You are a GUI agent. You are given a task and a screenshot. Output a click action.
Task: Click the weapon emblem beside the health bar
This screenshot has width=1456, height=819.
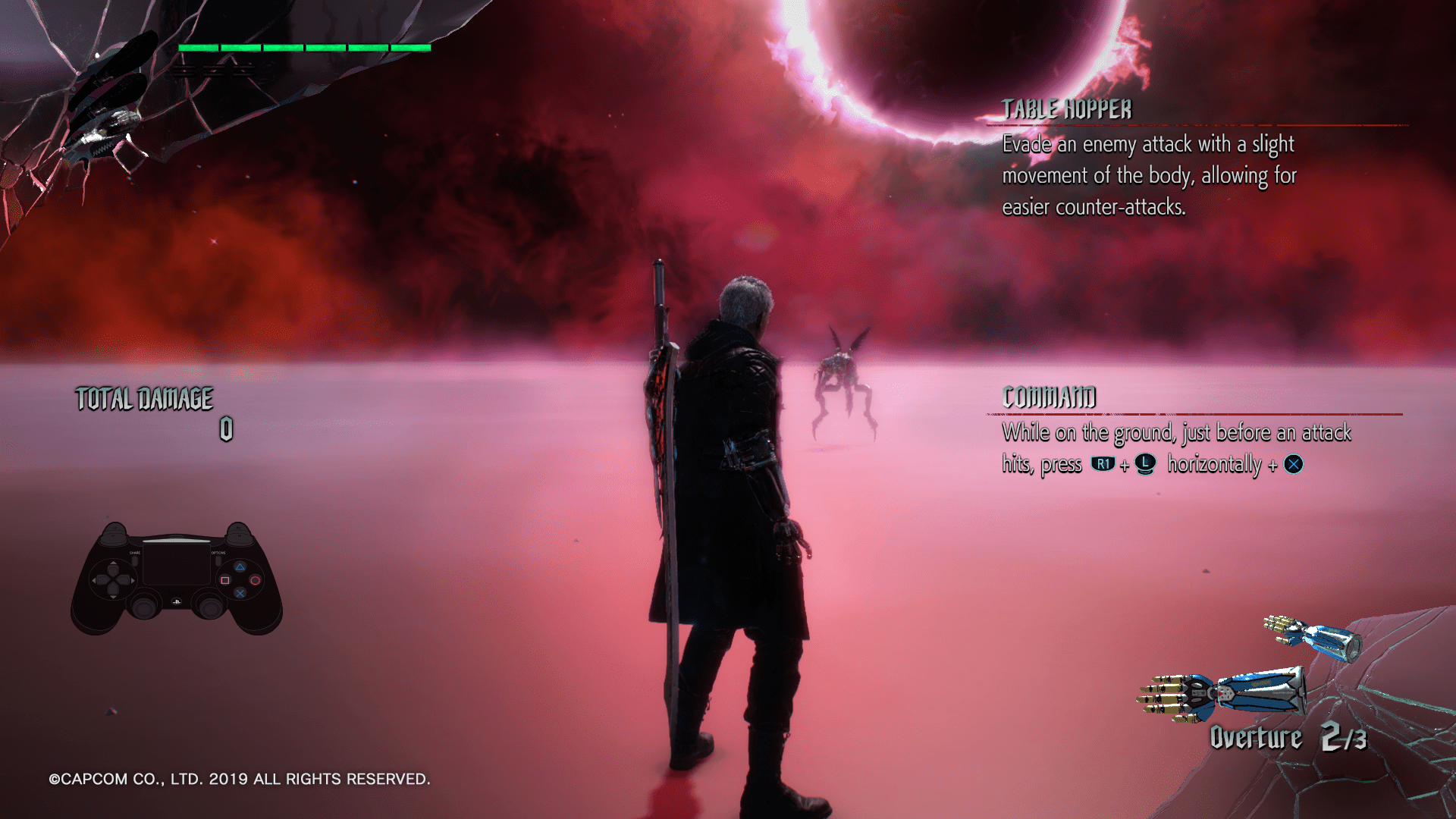click(x=106, y=106)
